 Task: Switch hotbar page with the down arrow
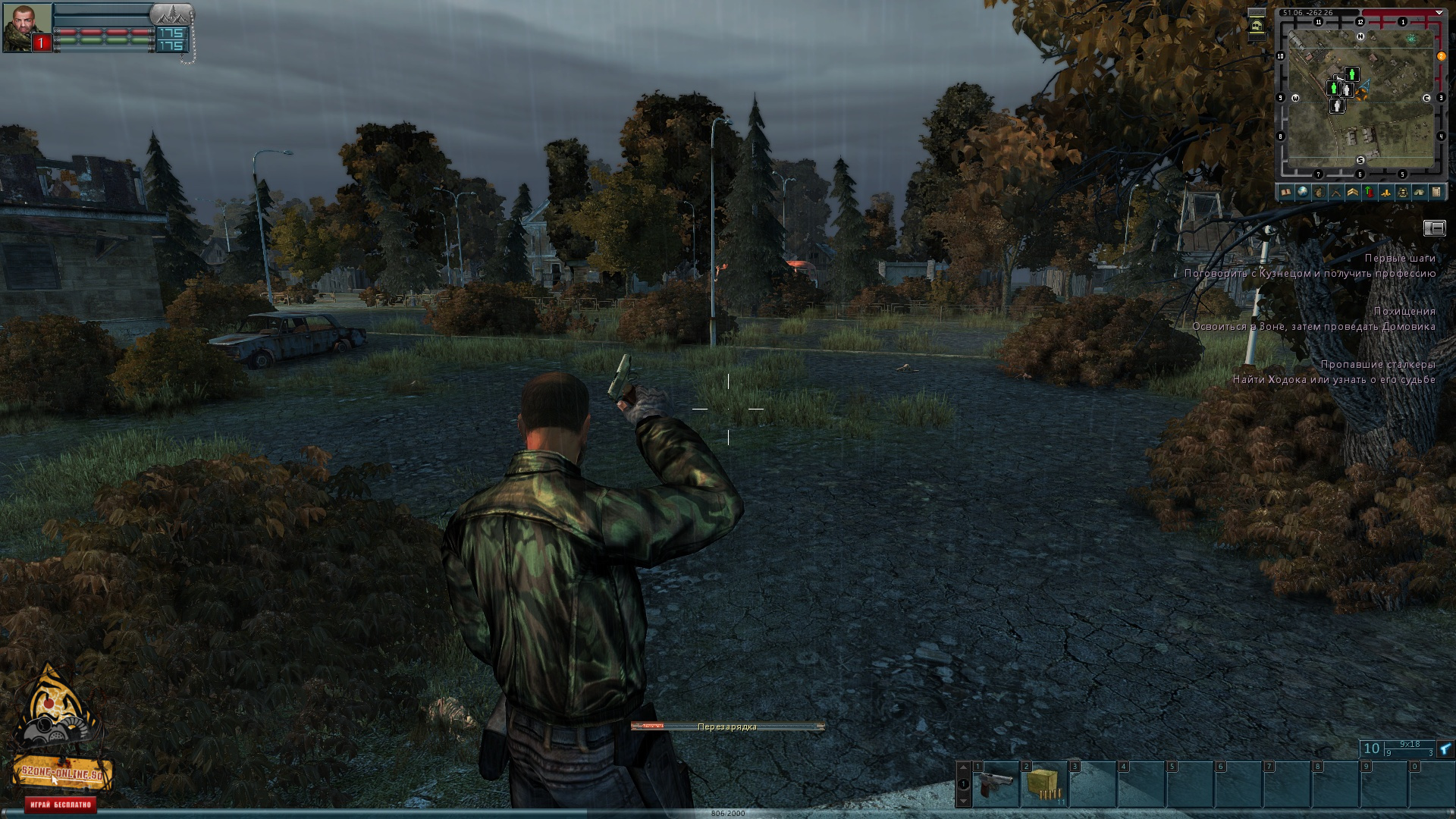coord(963,800)
